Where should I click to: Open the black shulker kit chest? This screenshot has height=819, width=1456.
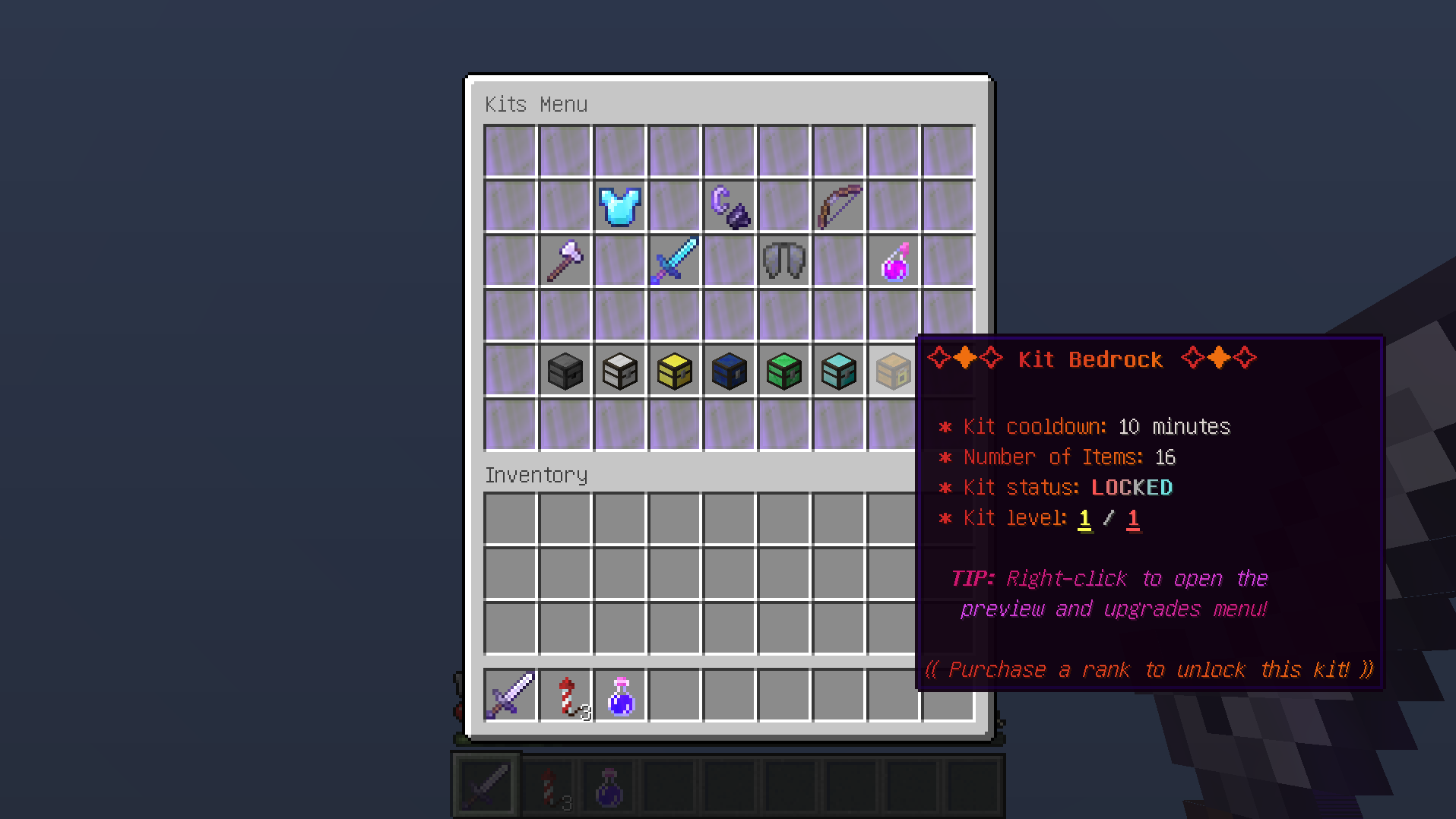click(x=565, y=371)
